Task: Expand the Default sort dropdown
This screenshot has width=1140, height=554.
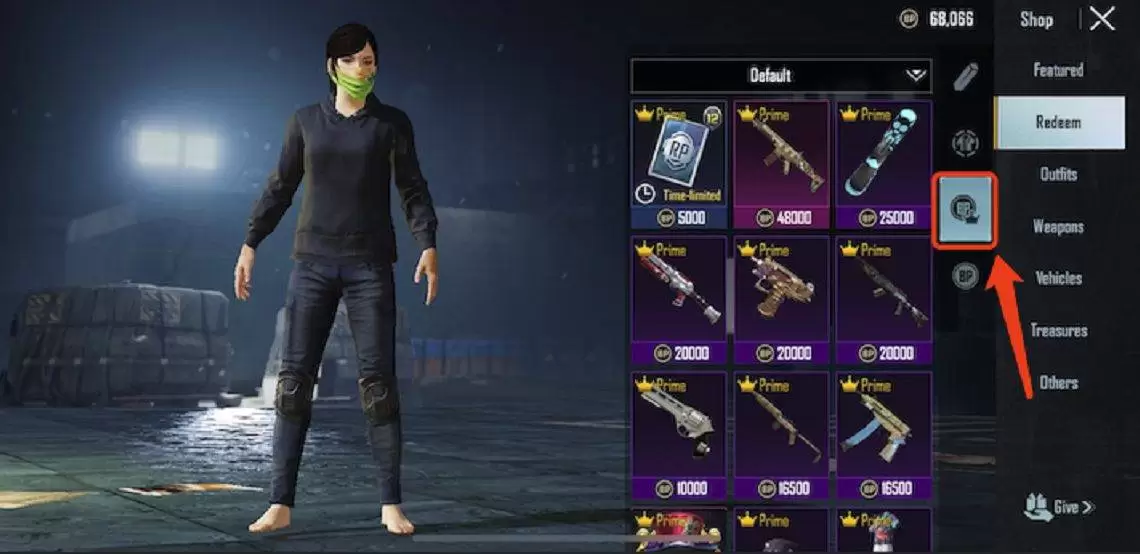Action: pos(781,75)
